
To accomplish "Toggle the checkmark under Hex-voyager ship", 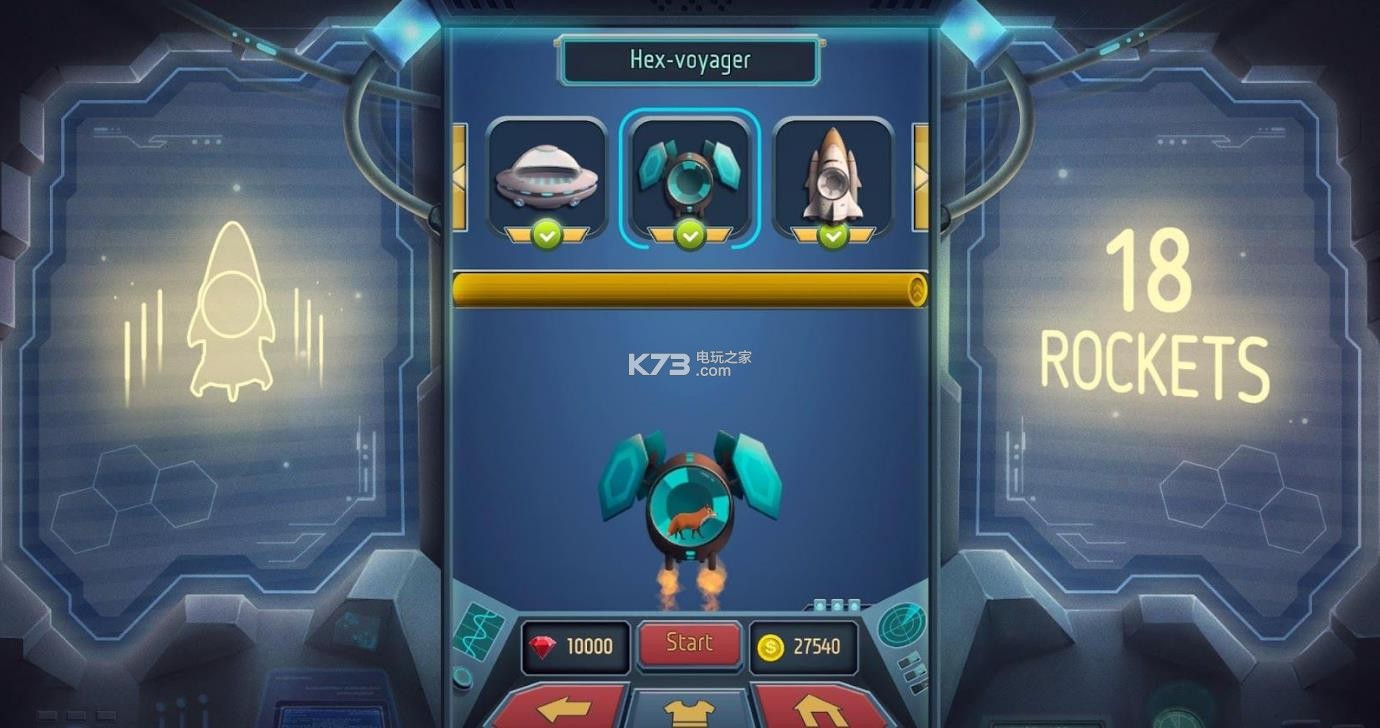I will 689,234.
